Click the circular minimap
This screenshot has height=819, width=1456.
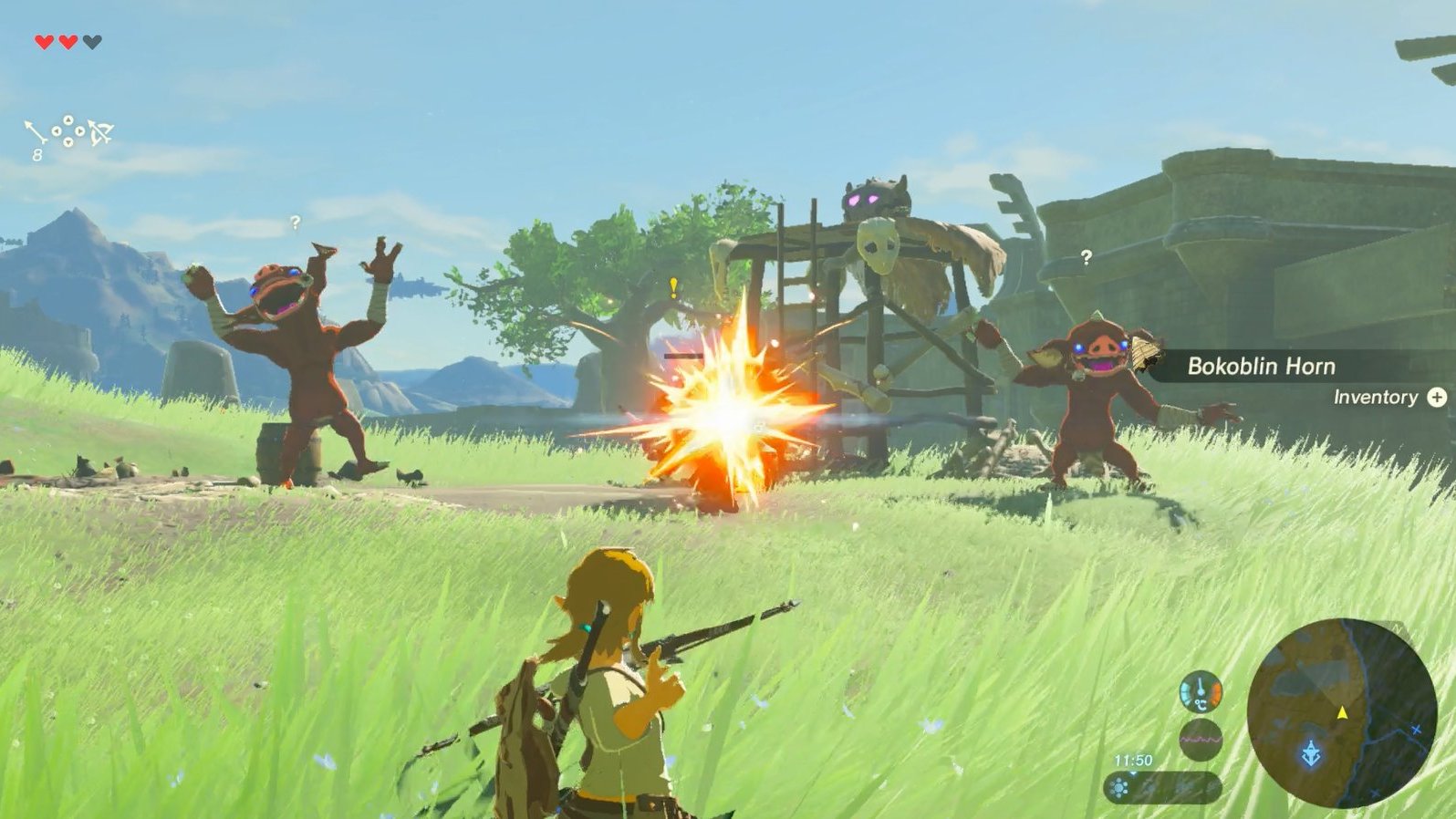(1341, 712)
